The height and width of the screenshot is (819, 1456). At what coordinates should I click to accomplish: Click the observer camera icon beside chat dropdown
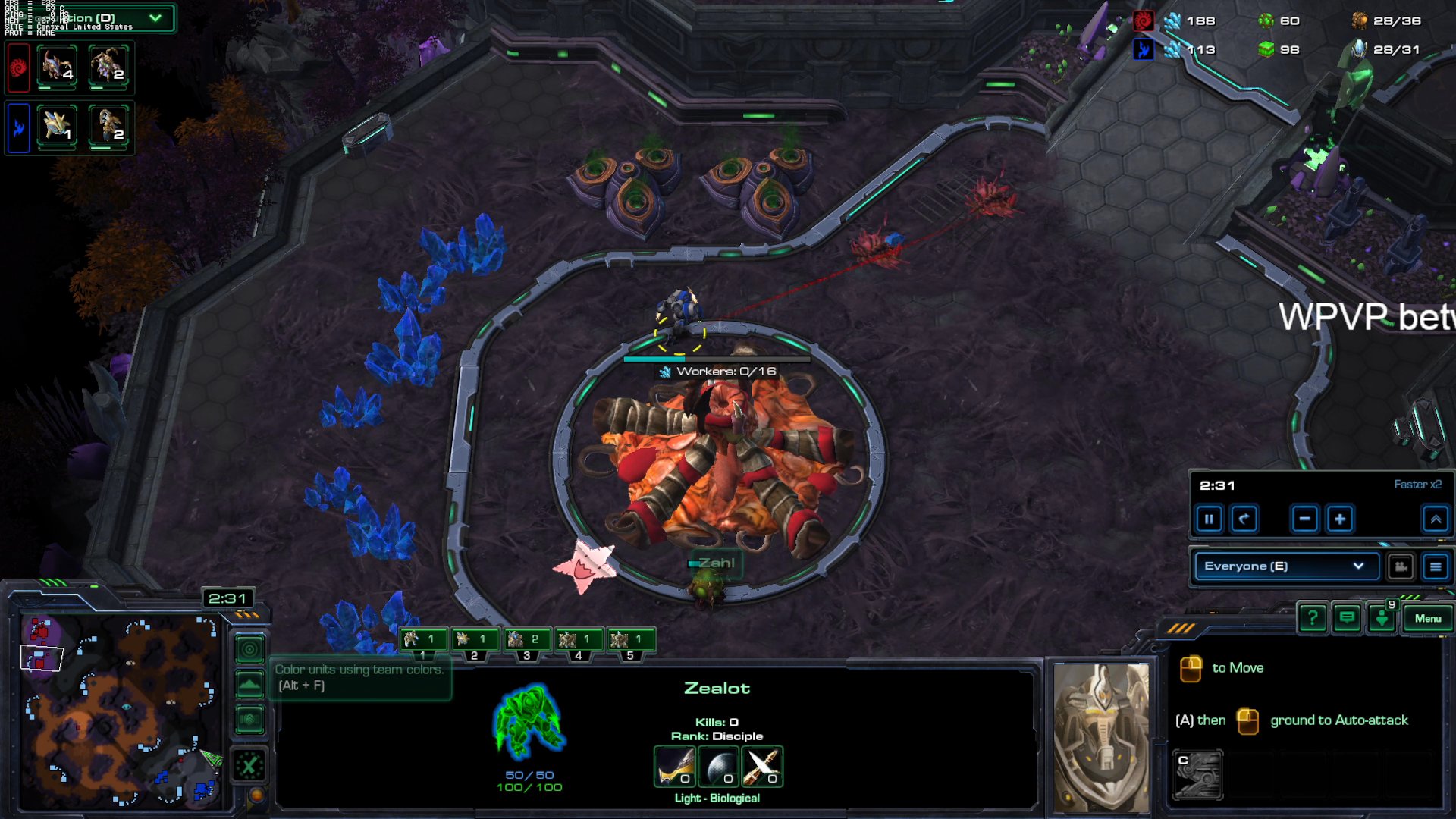point(1401,566)
